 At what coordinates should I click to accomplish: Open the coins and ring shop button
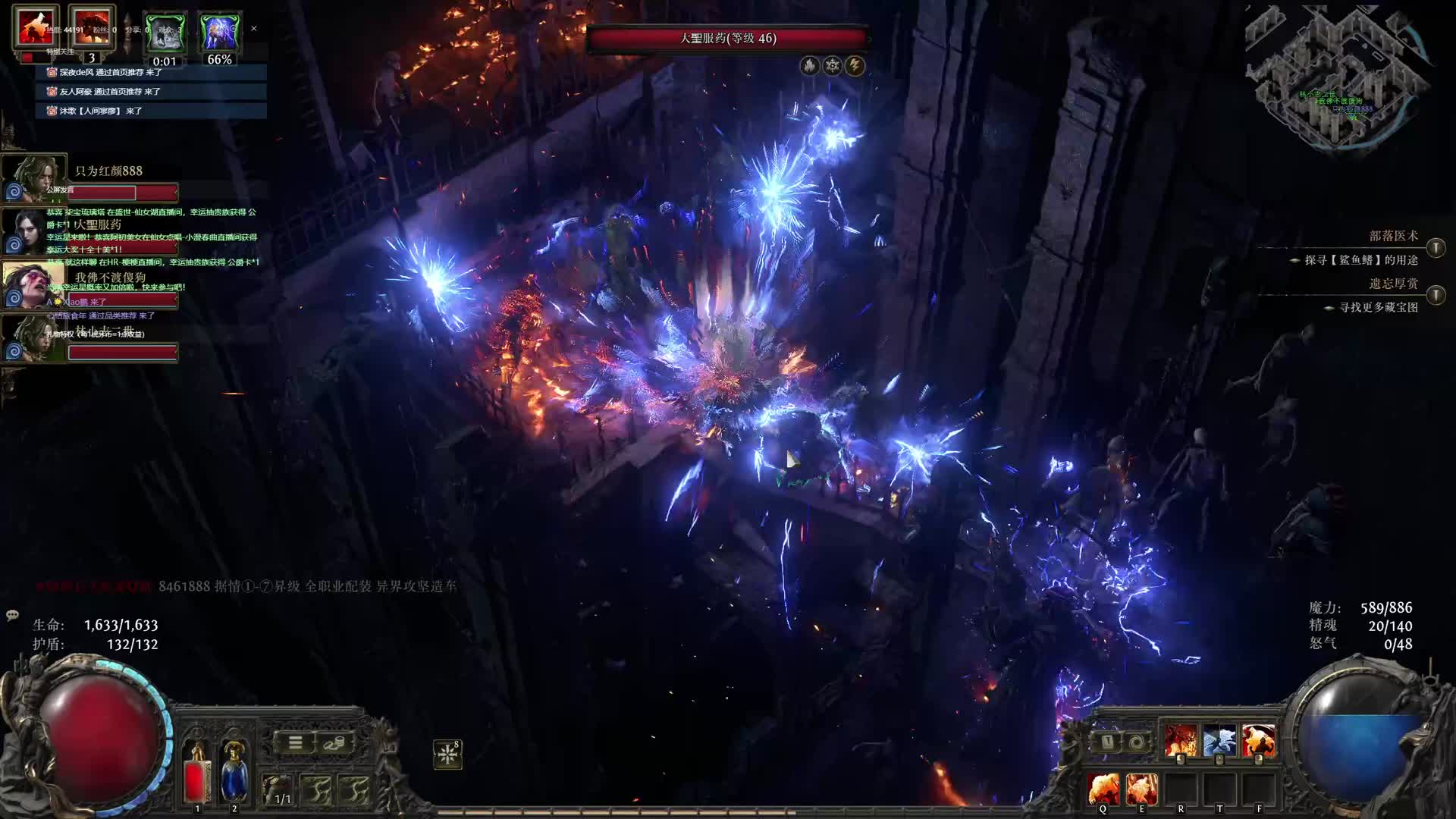click(x=333, y=743)
